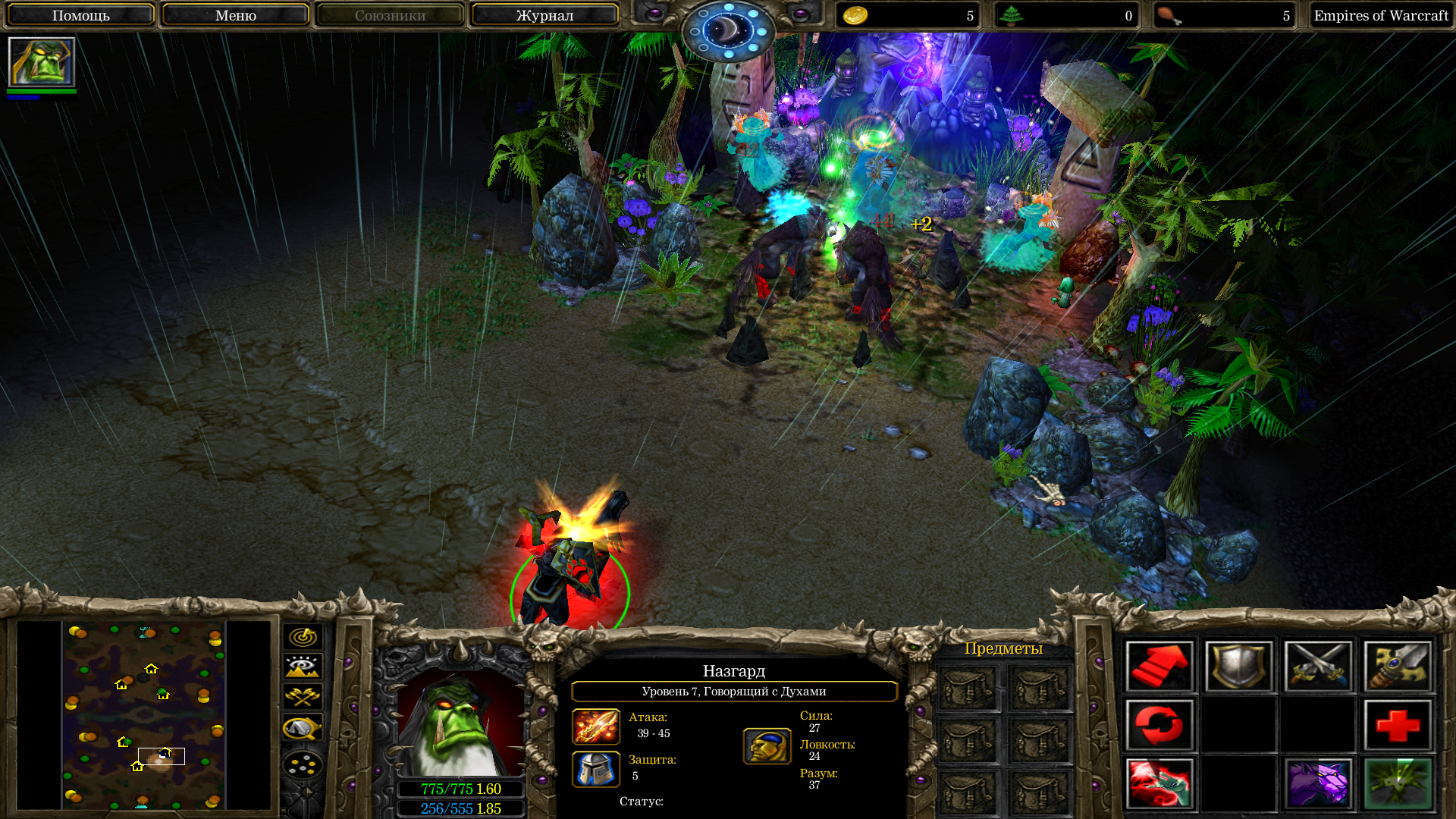
Task: Open the Журнал quest log
Action: (544, 15)
